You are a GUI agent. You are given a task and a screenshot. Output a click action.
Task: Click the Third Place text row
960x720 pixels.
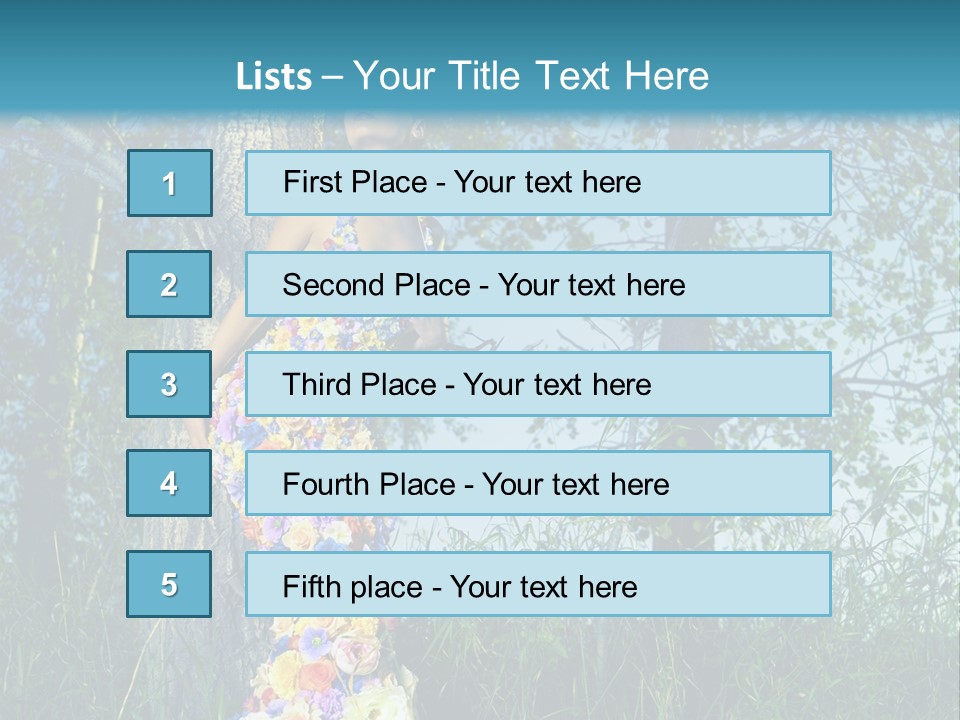pyautogui.click(x=538, y=384)
